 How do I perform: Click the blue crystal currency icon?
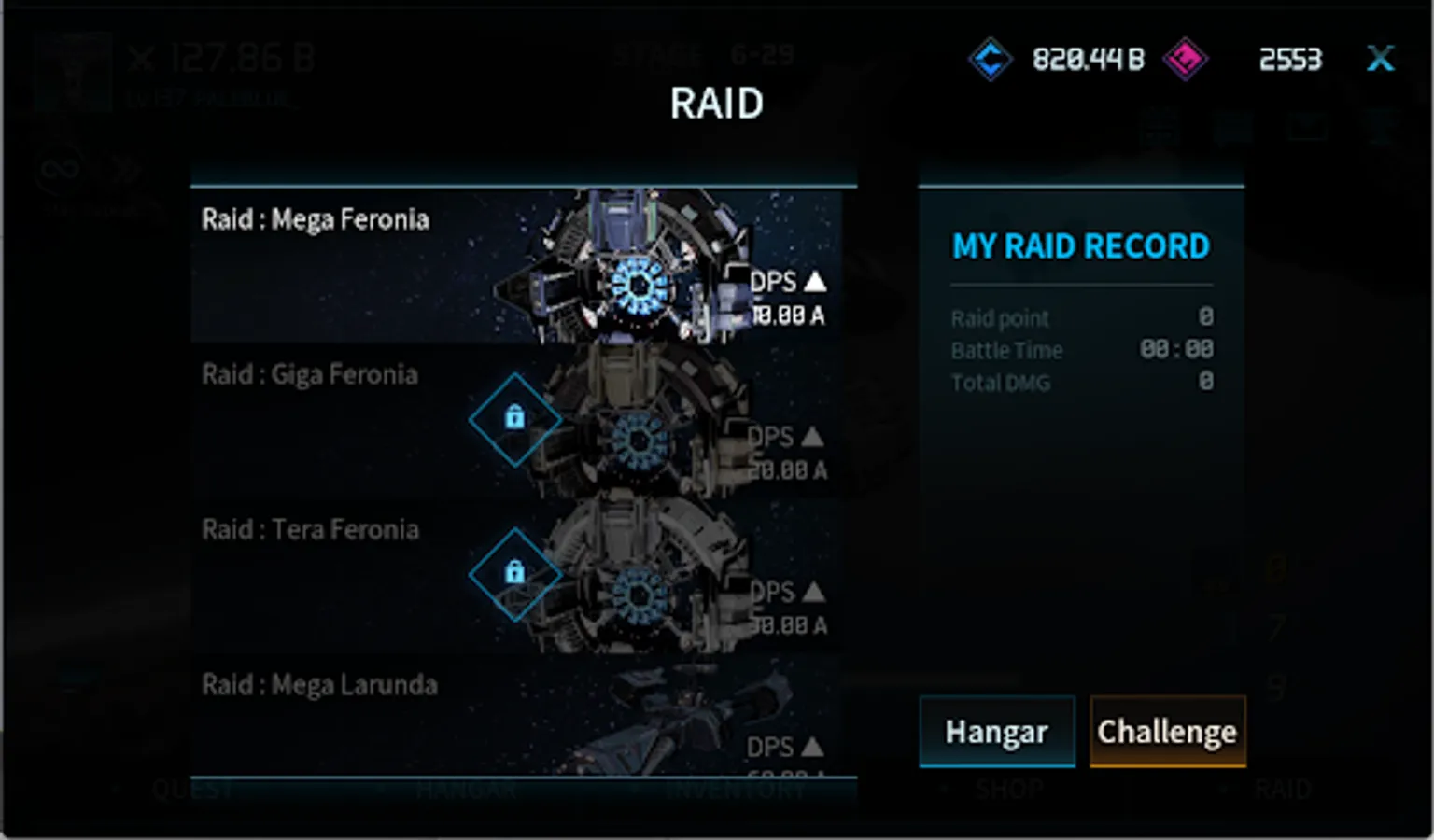(990, 60)
